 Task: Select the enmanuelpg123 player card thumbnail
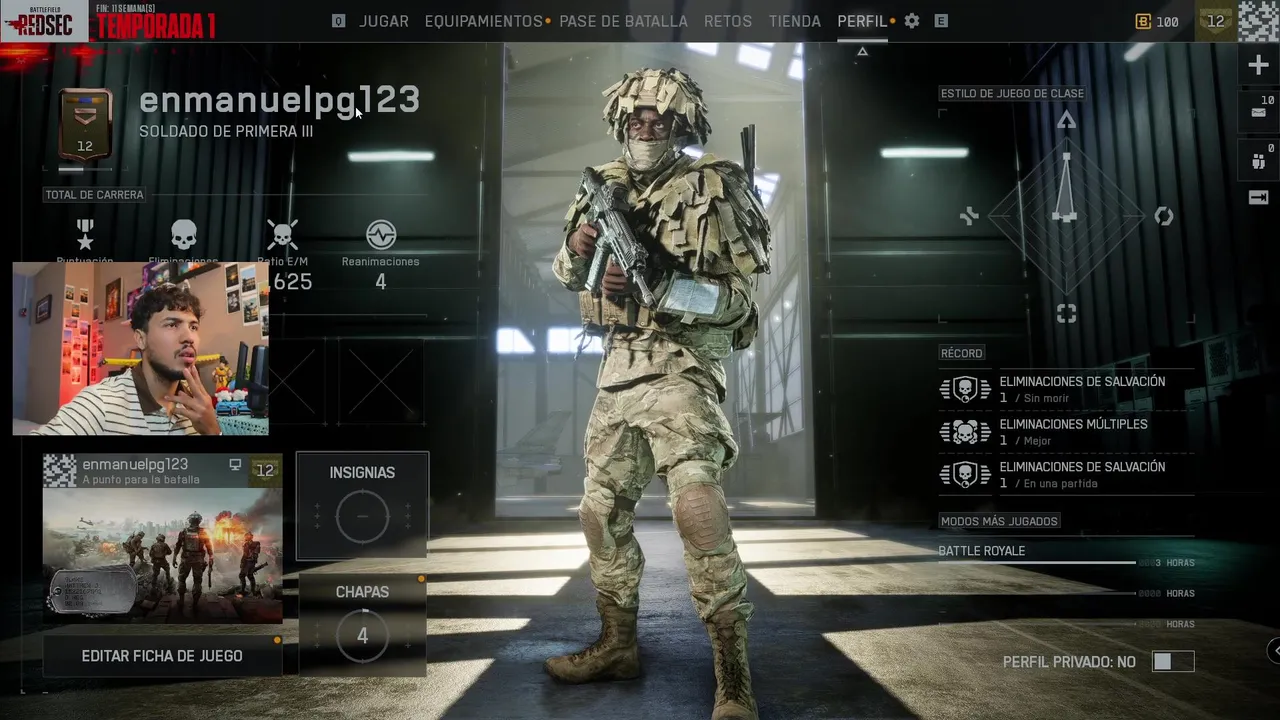tap(162, 540)
